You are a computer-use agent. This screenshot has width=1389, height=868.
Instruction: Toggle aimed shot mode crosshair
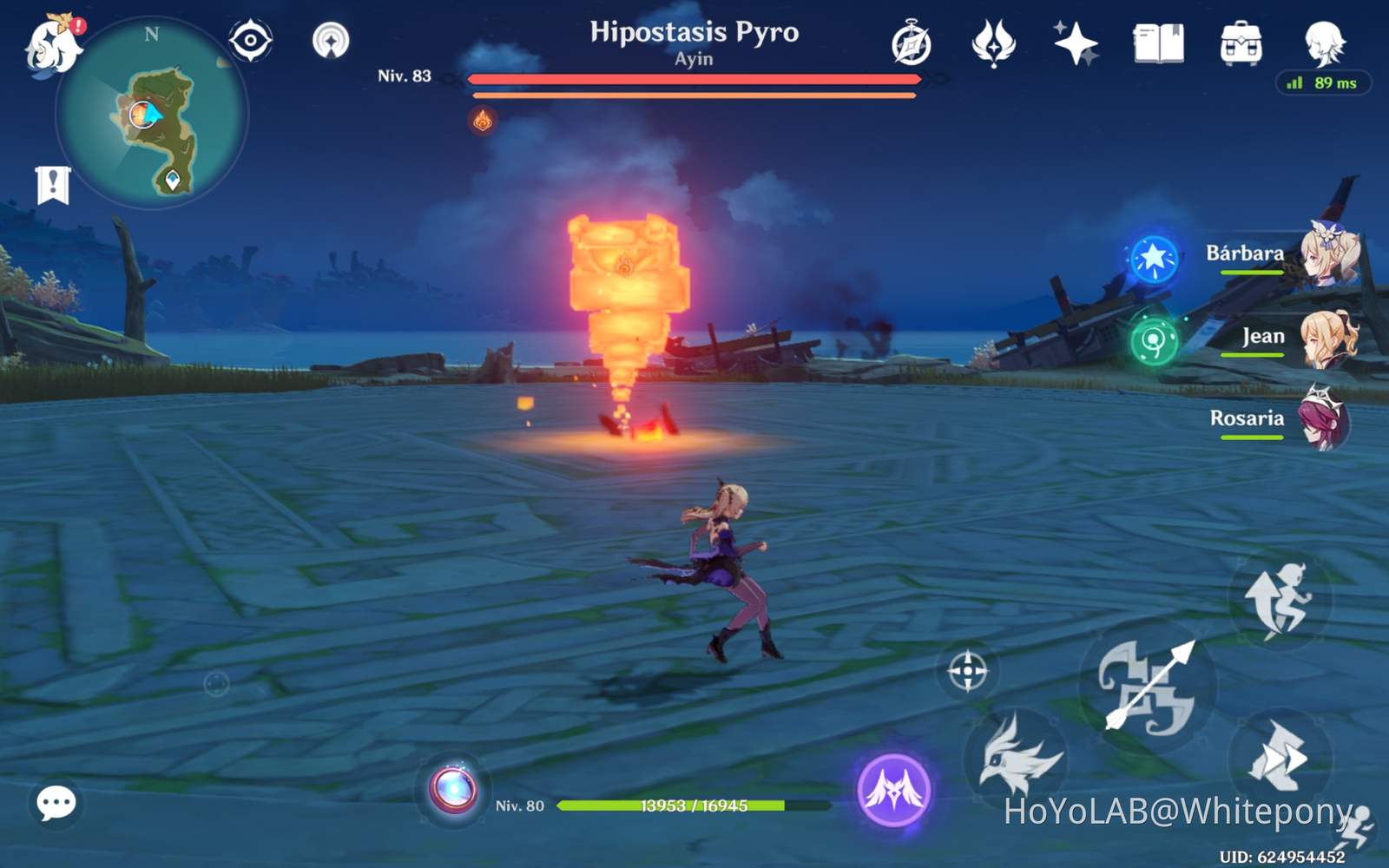(966, 670)
